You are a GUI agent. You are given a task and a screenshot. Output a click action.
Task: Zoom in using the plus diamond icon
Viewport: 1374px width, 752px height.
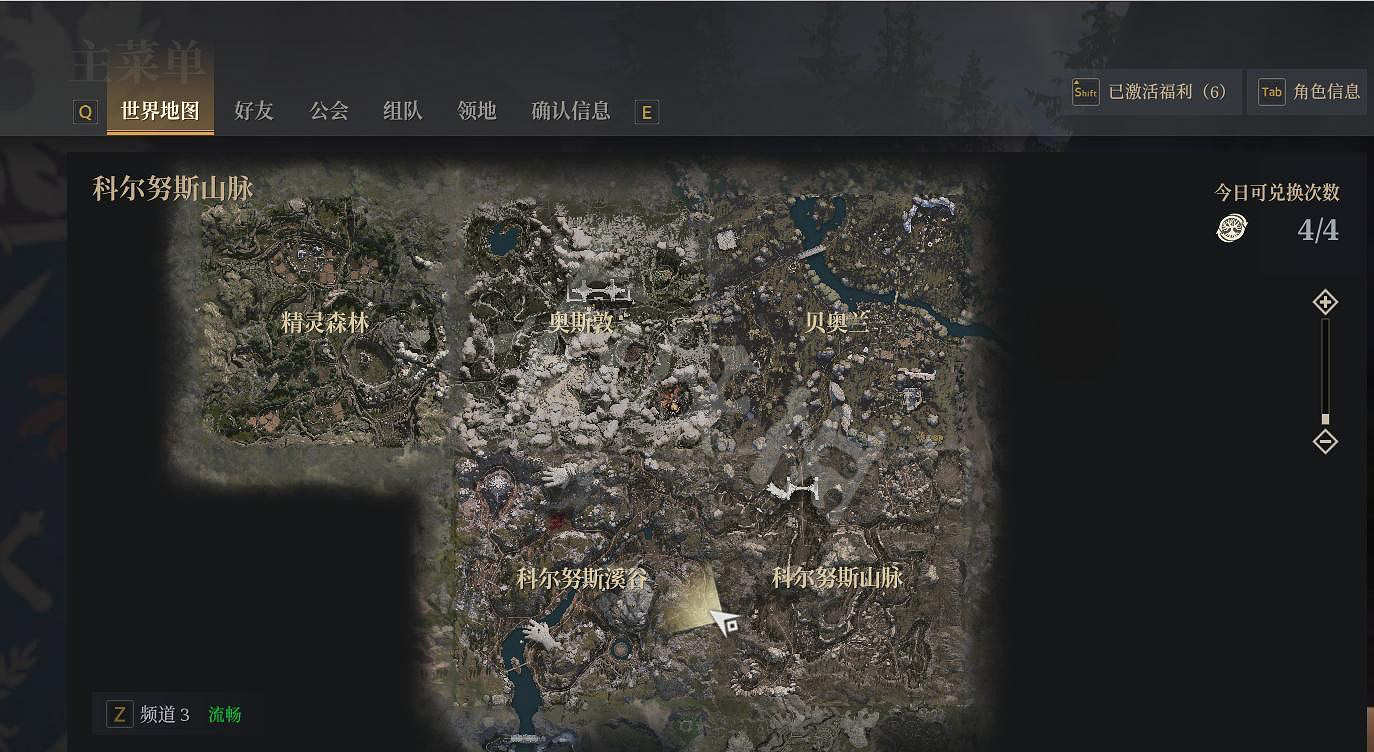tap(1325, 301)
